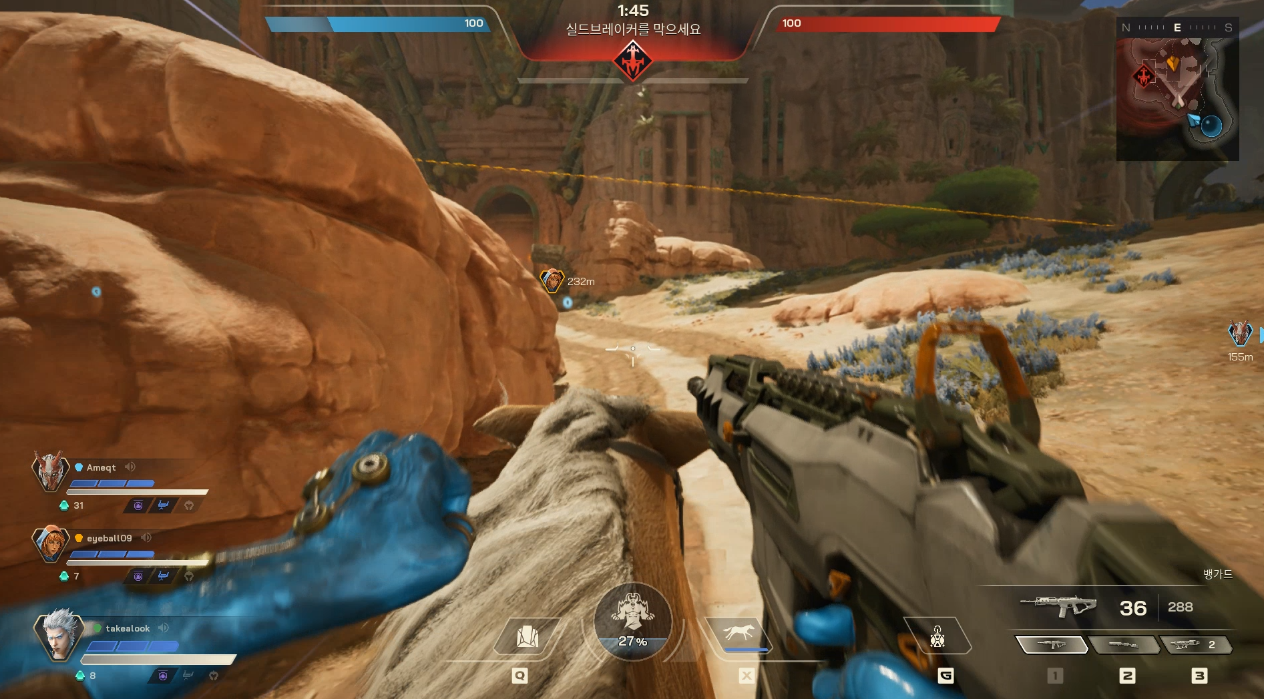The height and width of the screenshot is (699, 1264).
Task: Trigger the ultimate ability at 27%
Action: tap(632, 619)
